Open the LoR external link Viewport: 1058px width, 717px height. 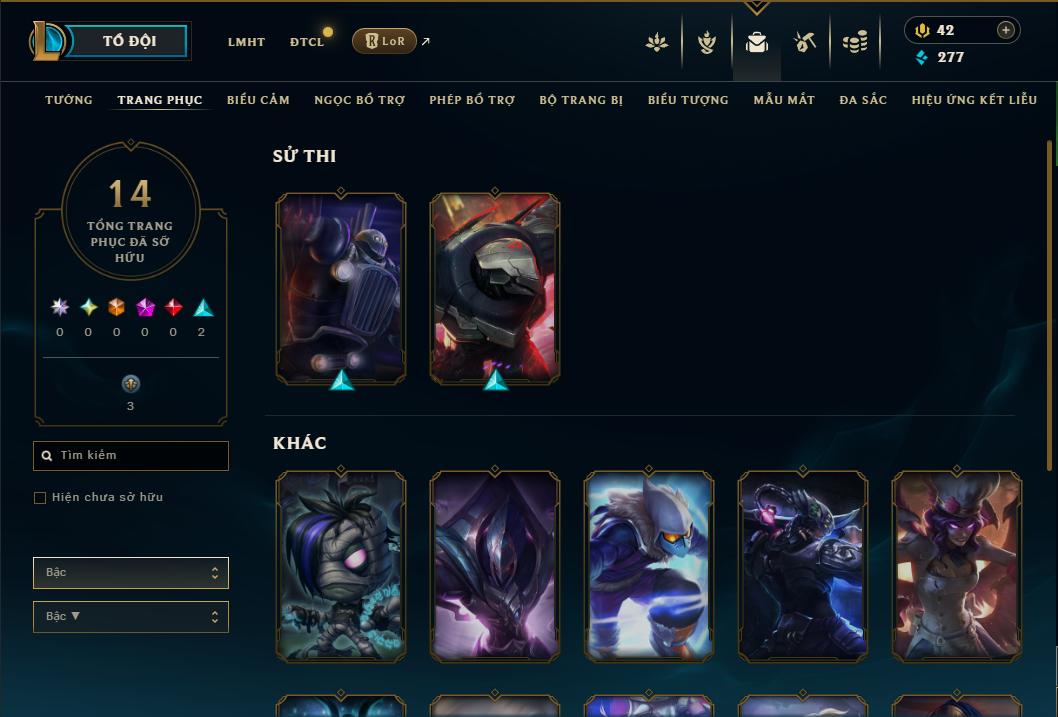pyautogui.click(x=385, y=41)
